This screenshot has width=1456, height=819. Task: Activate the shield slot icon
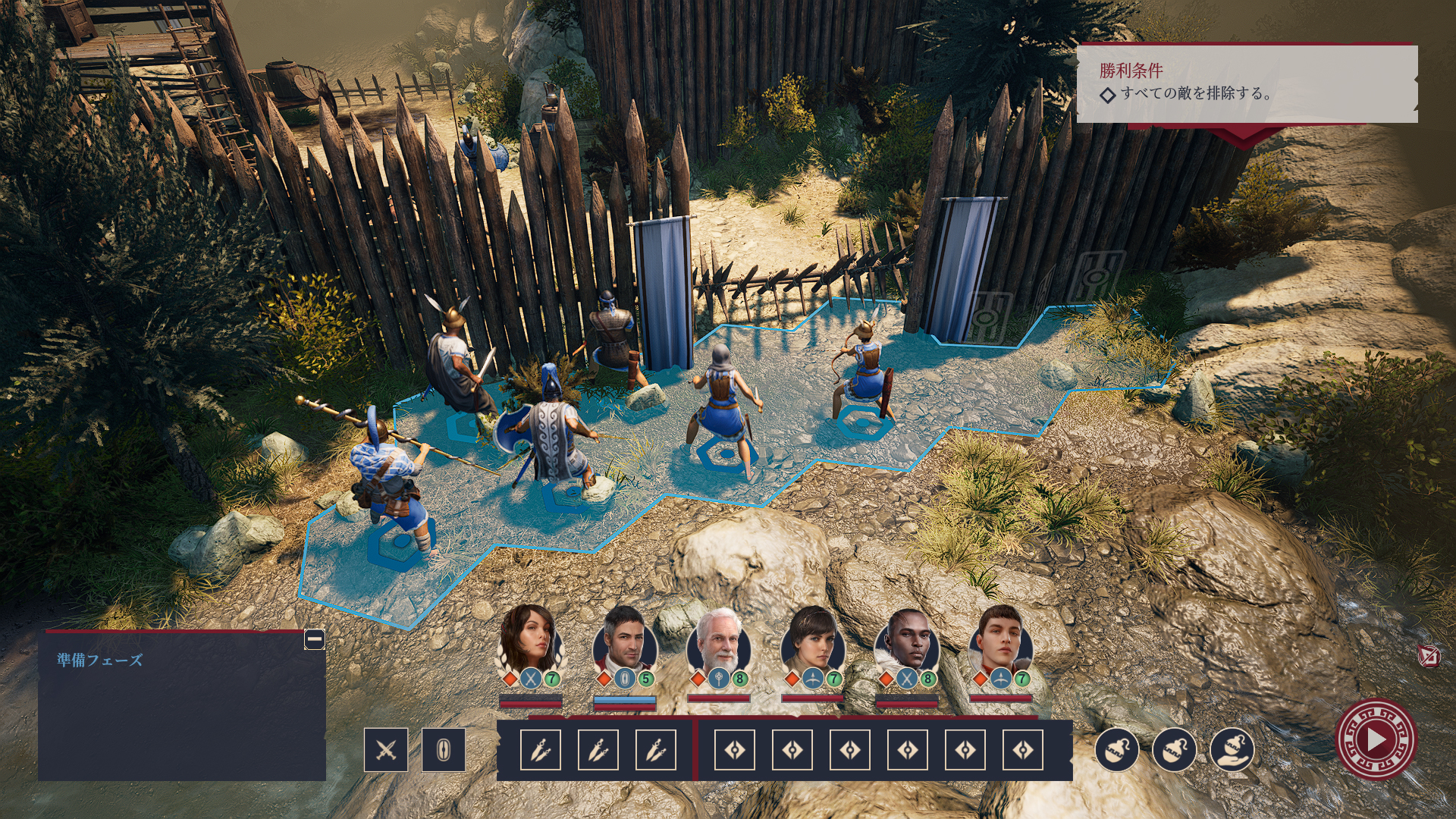444,750
